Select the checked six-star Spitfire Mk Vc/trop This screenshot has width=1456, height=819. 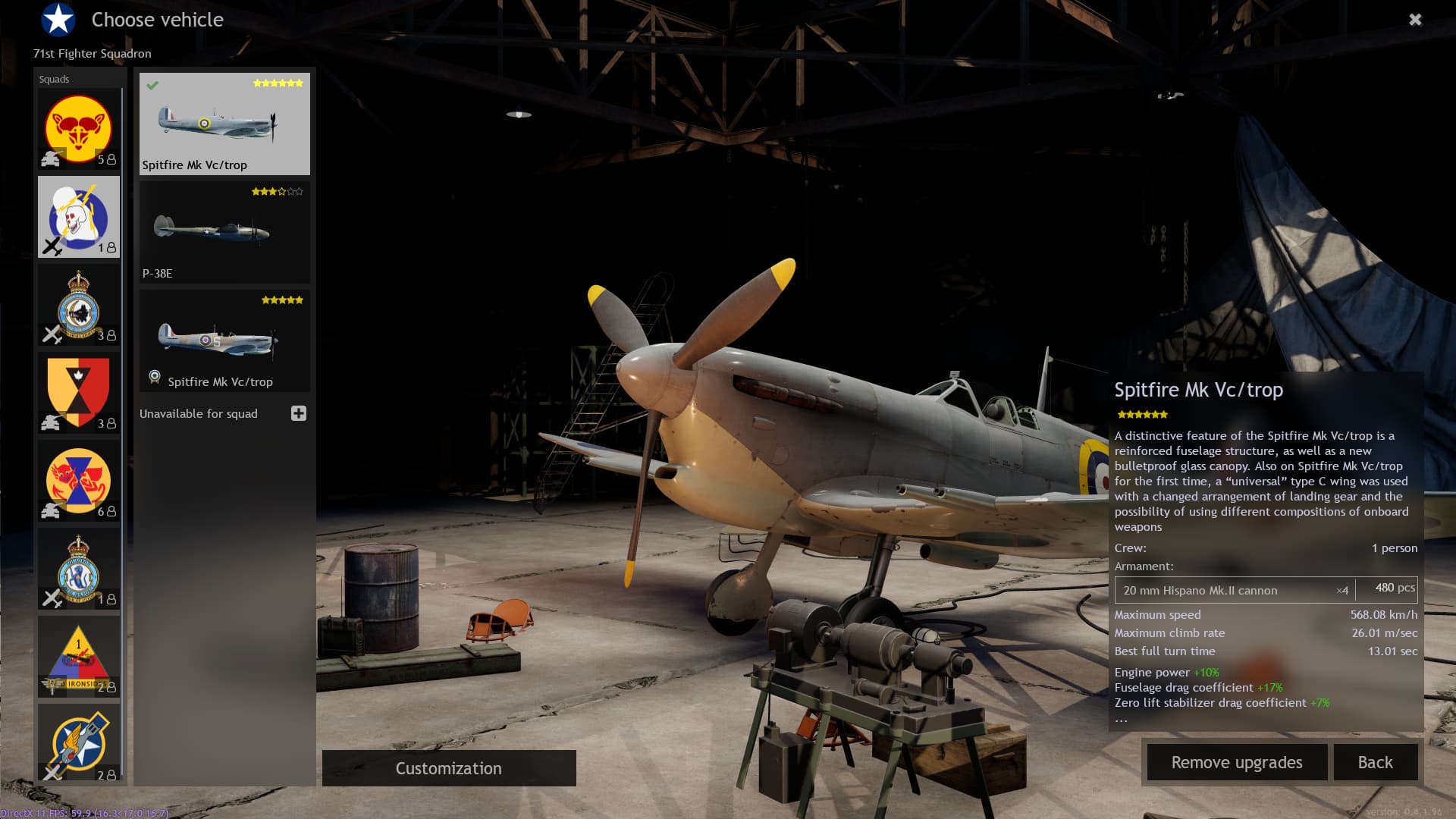[x=224, y=124]
